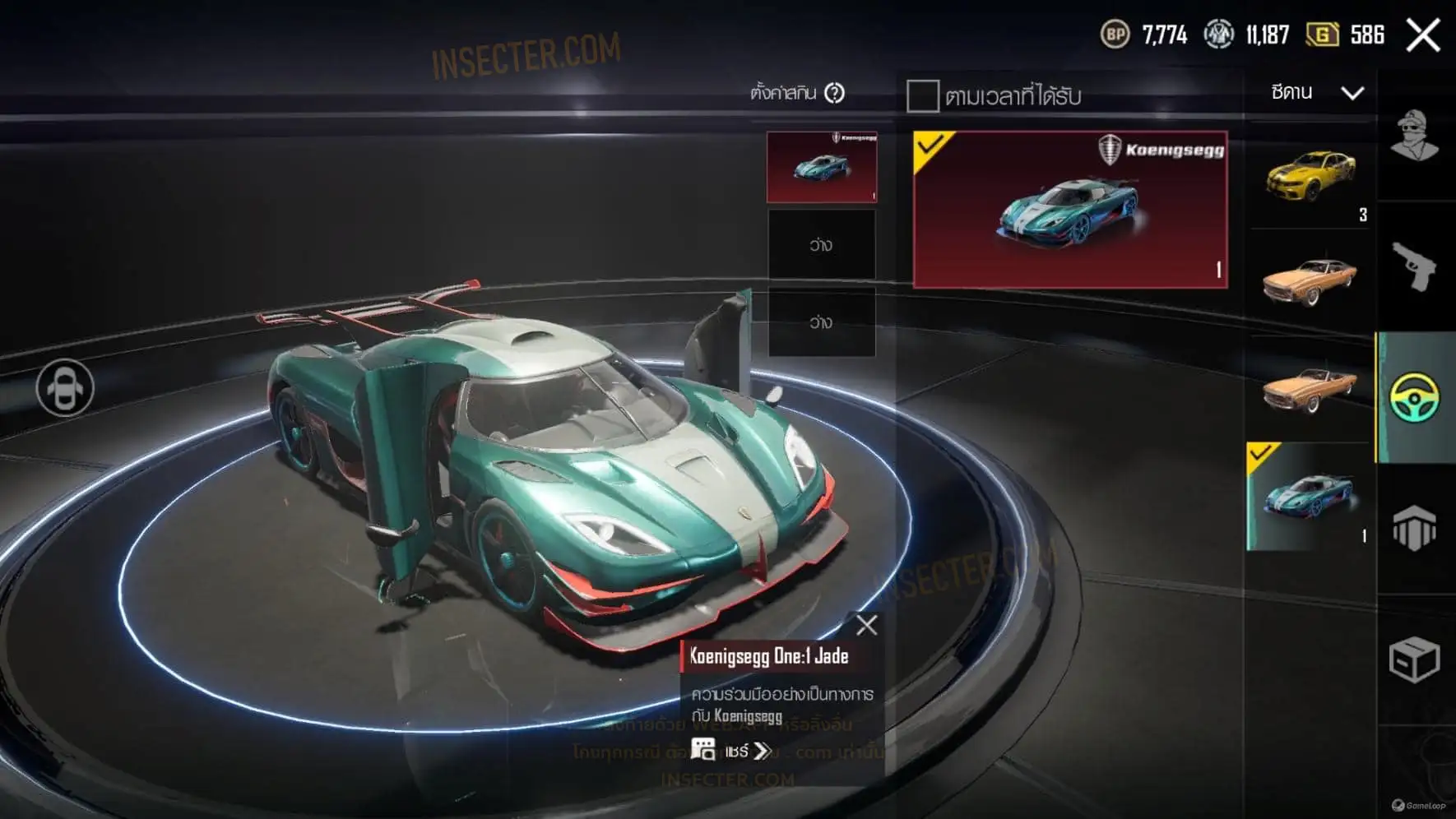Switch to the parachute backpack category
Screen dimensions: 1456x819
1414,528
